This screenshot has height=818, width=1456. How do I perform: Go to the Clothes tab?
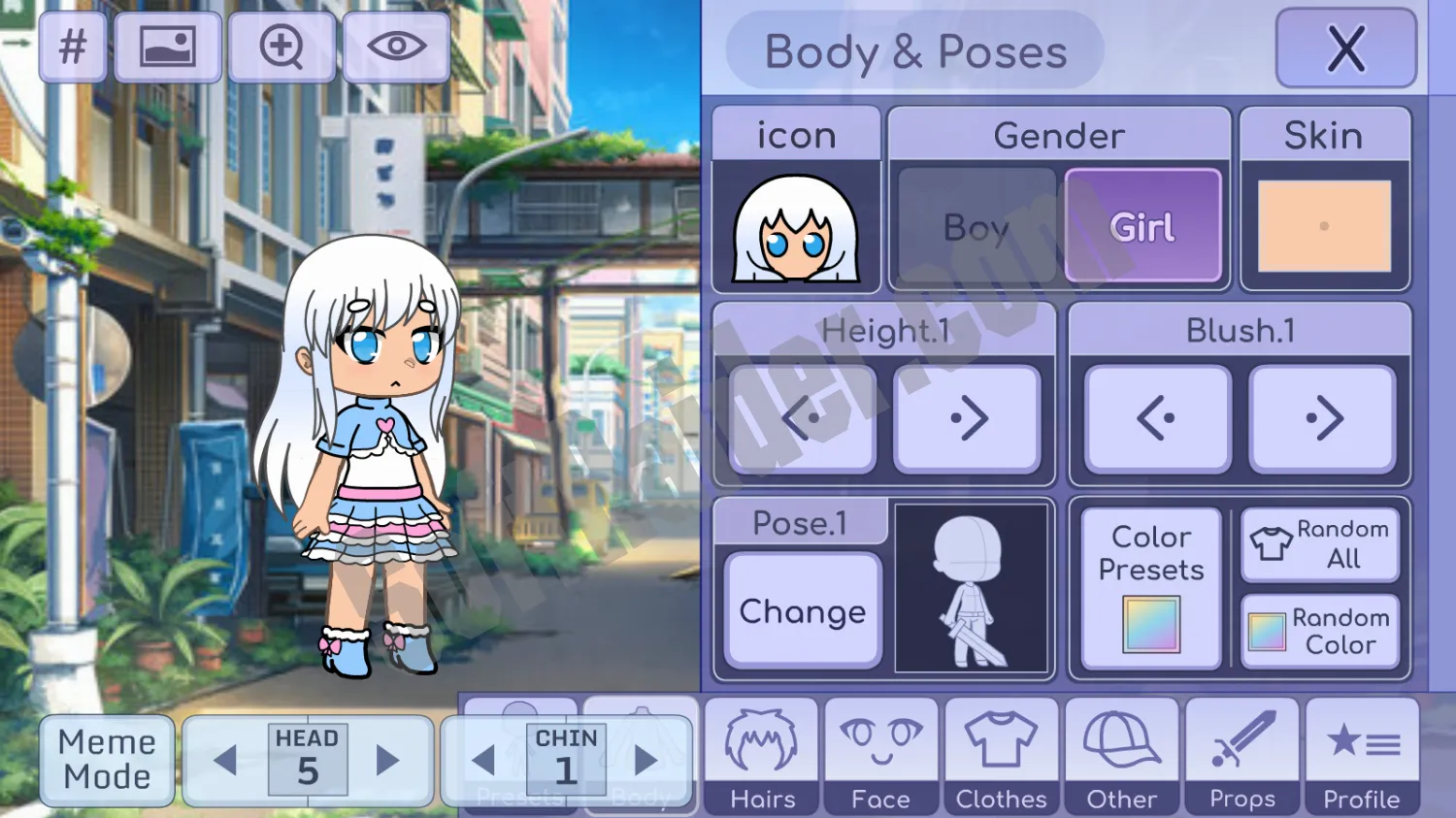point(1002,756)
